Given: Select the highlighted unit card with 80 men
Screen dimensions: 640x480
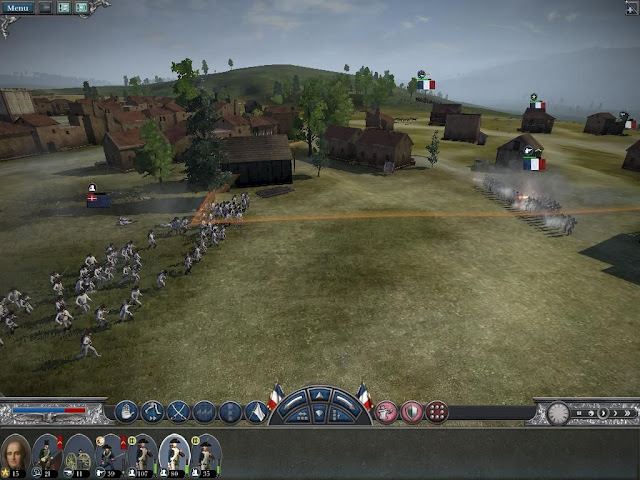Looking at the screenshot, I should point(173,453).
